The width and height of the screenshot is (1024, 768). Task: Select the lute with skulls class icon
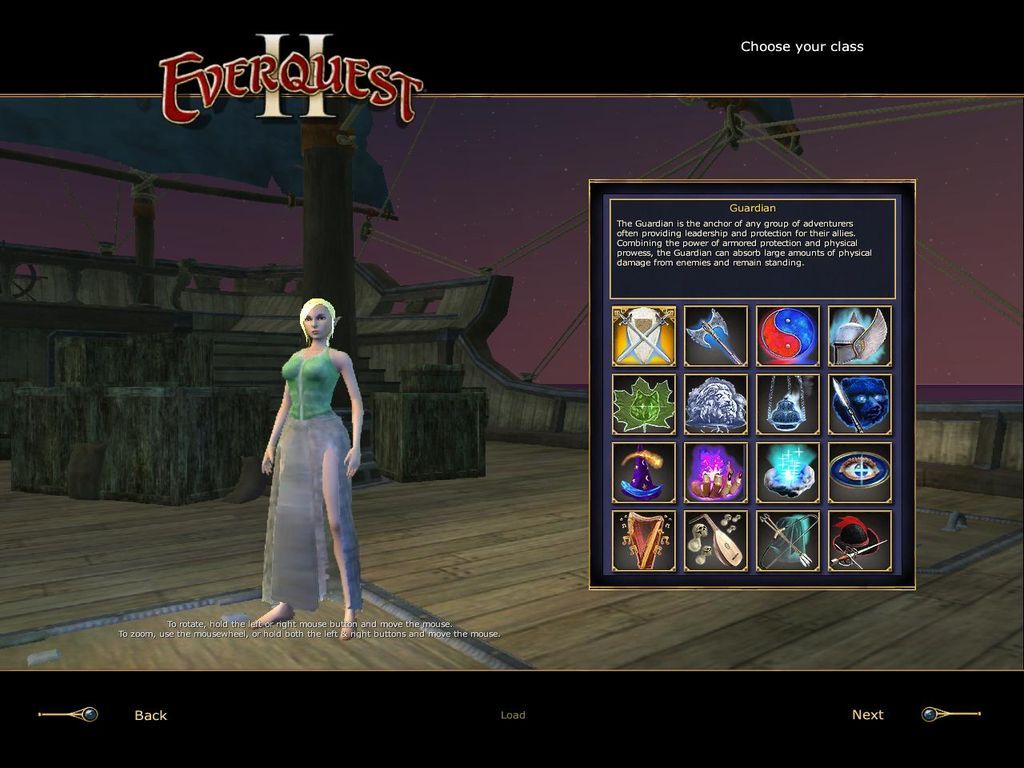click(x=716, y=541)
